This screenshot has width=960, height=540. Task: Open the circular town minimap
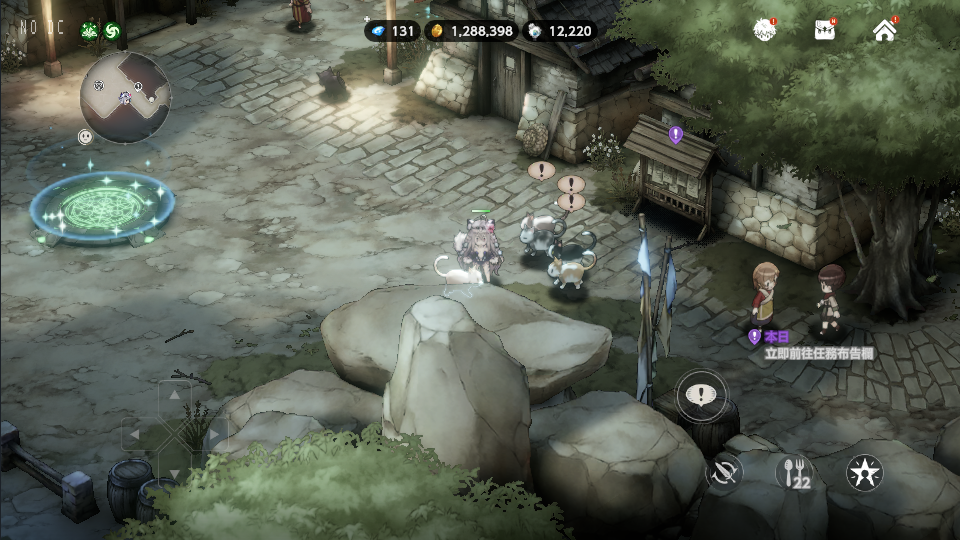126,97
